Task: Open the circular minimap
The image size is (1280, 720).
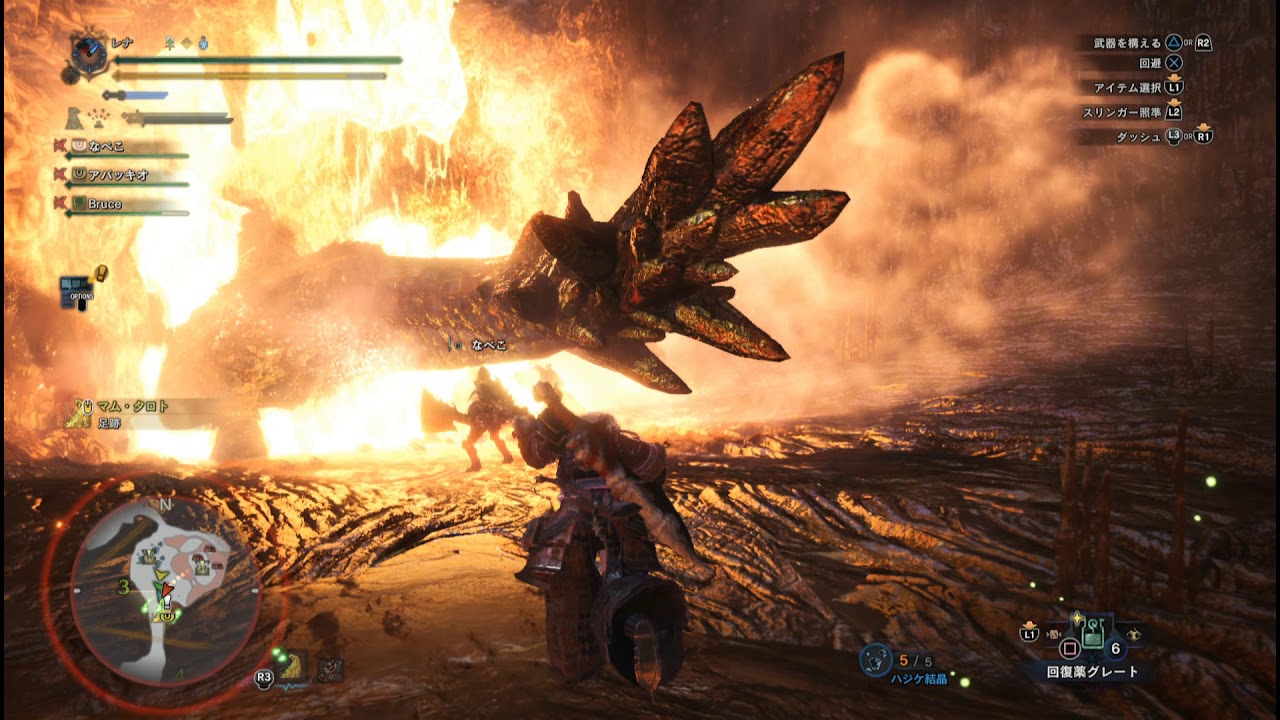Action: (165, 592)
